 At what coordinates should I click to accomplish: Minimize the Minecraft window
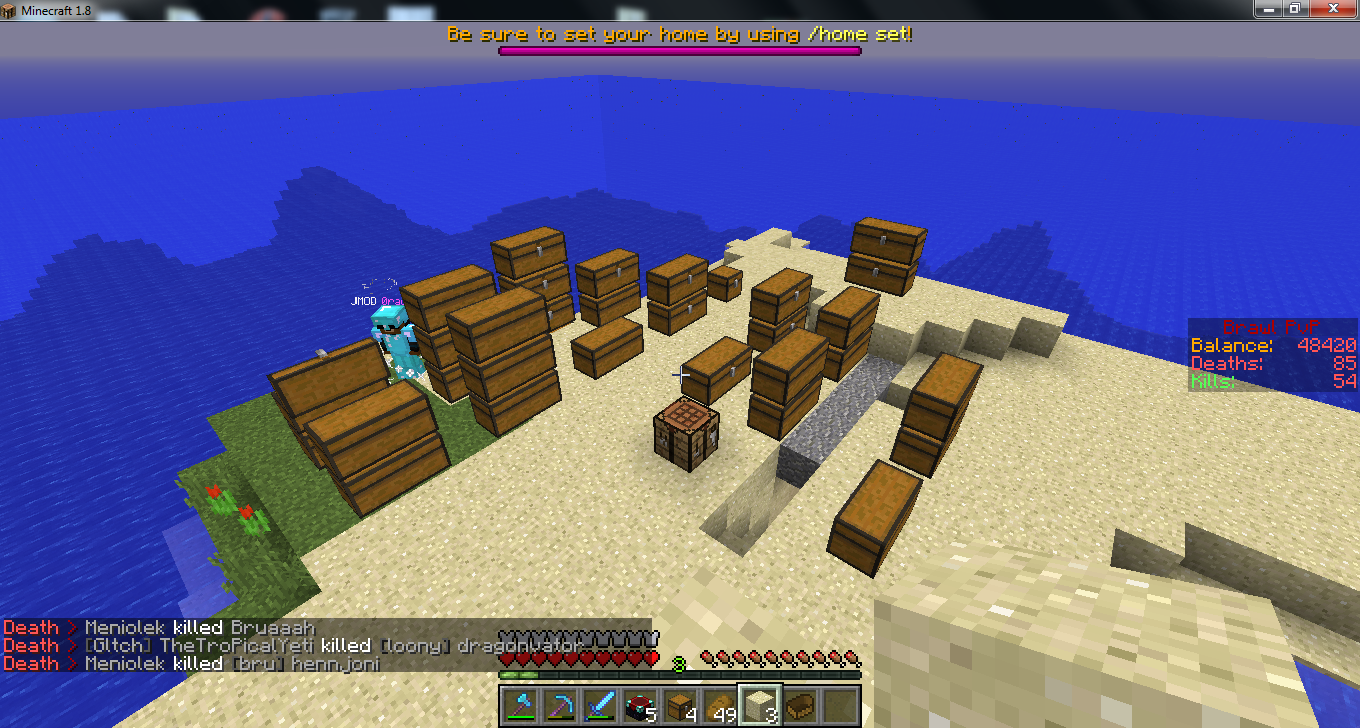(x=1268, y=8)
